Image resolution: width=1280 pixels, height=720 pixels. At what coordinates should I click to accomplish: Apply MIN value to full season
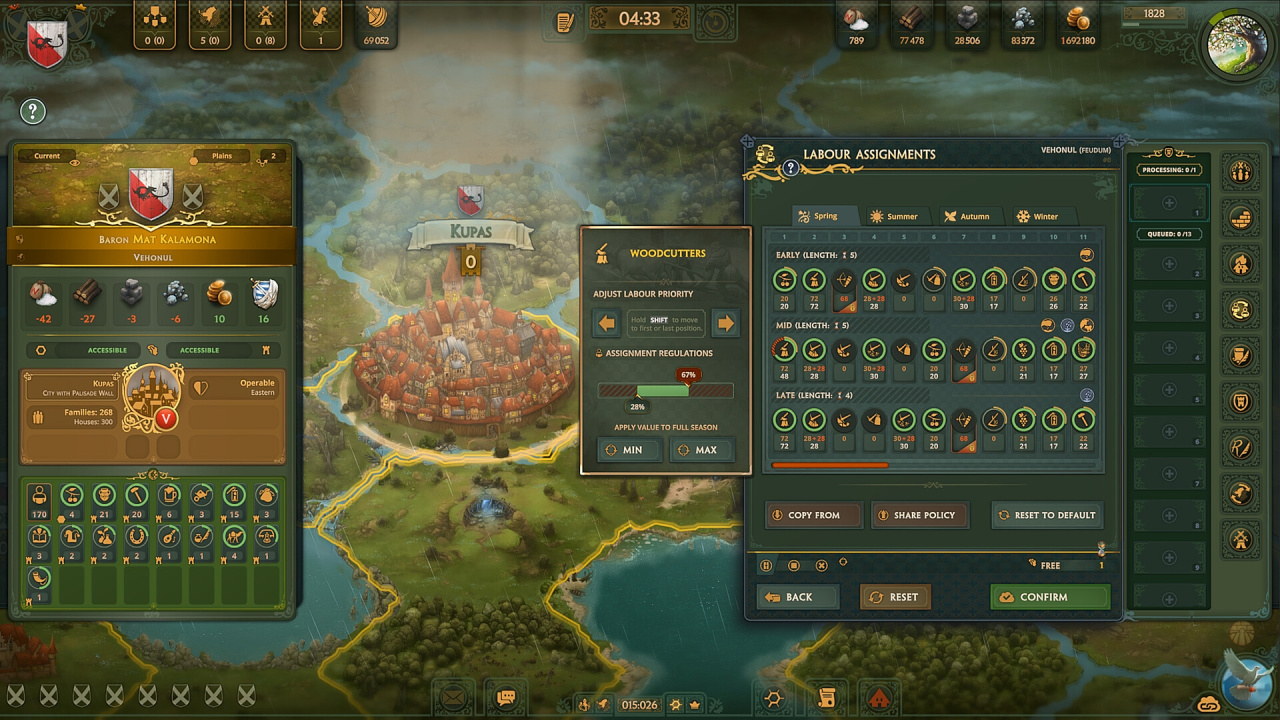click(x=624, y=450)
